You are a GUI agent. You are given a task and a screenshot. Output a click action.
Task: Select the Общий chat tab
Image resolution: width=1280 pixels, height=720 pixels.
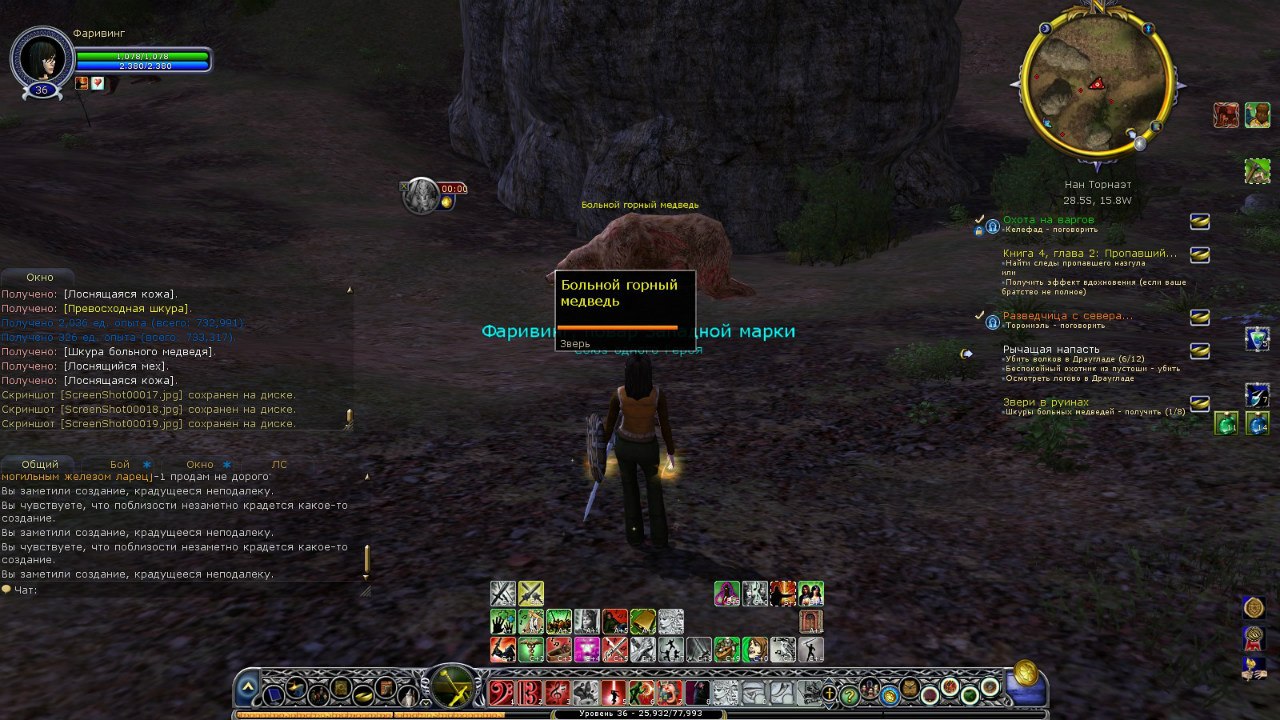[40, 464]
